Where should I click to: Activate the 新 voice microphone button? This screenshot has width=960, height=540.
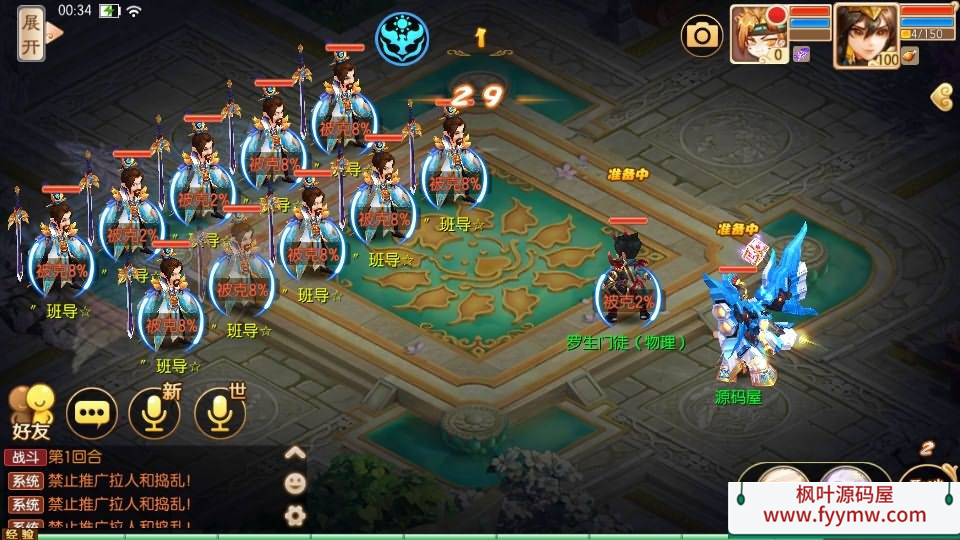tap(155, 413)
